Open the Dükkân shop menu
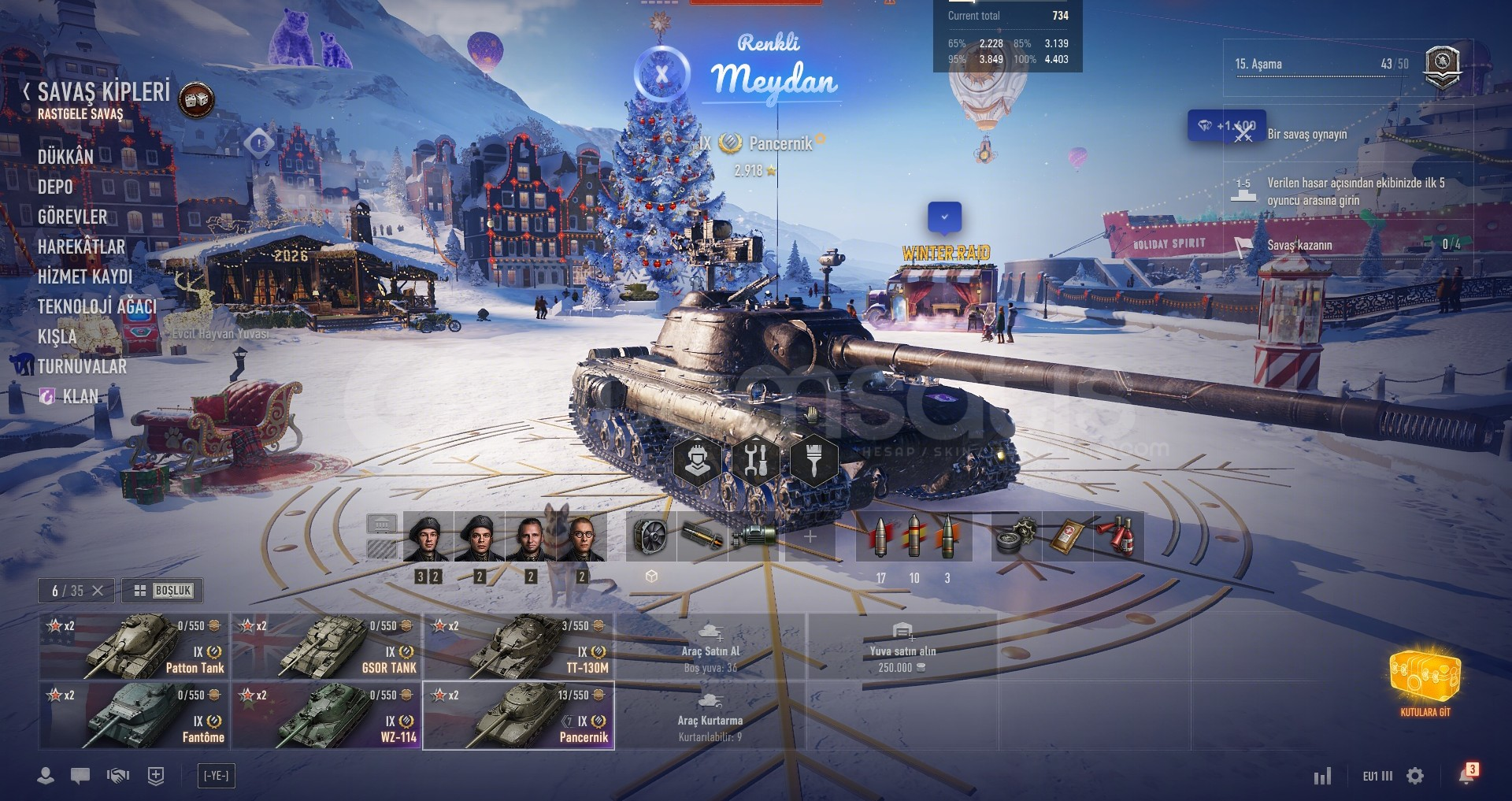Image resolution: width=1512 pixels, height=801 pixels. (65, 157)
